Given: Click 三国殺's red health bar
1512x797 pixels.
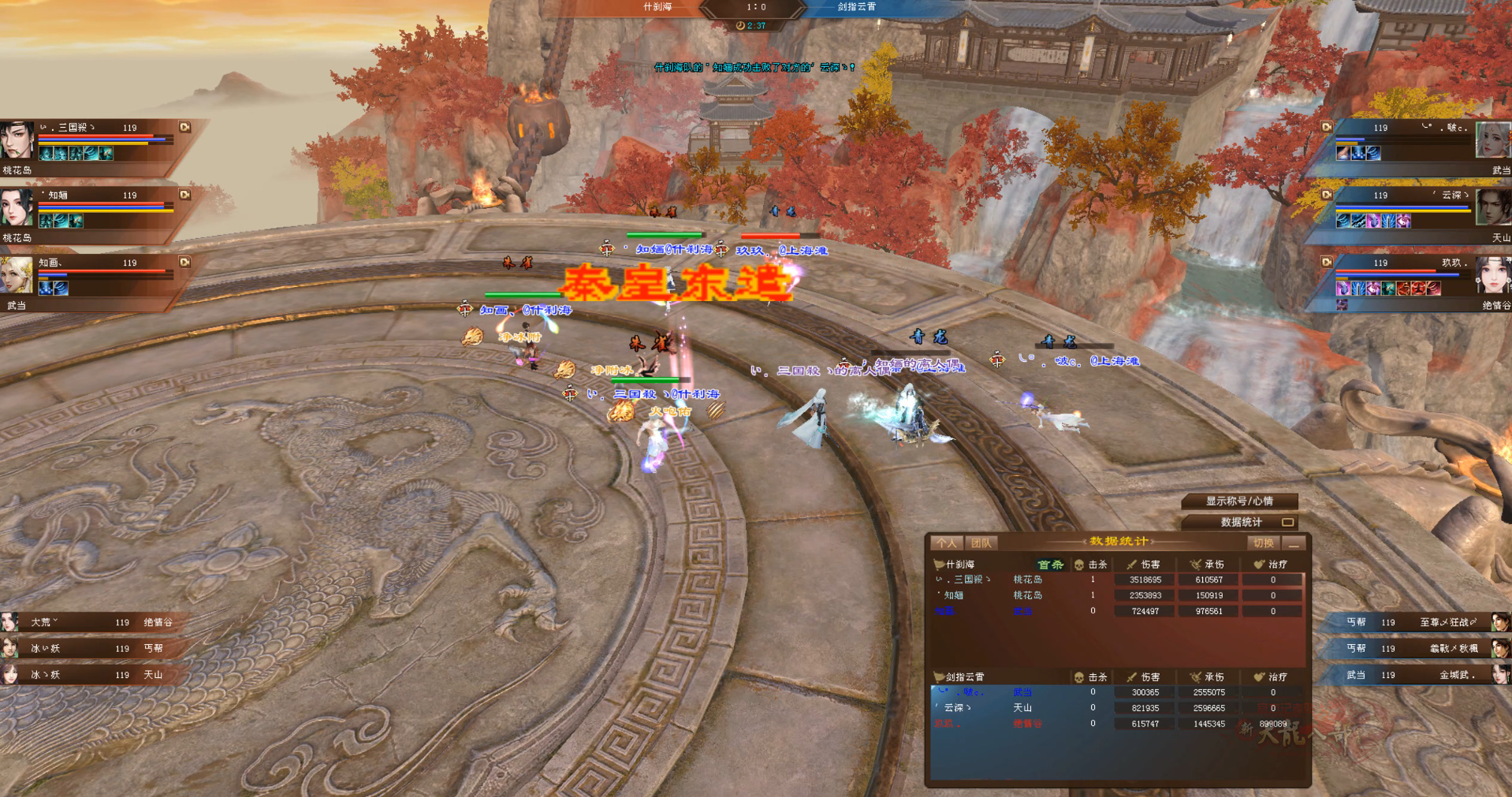Looking at the screenshot, I should pos(95,136).
